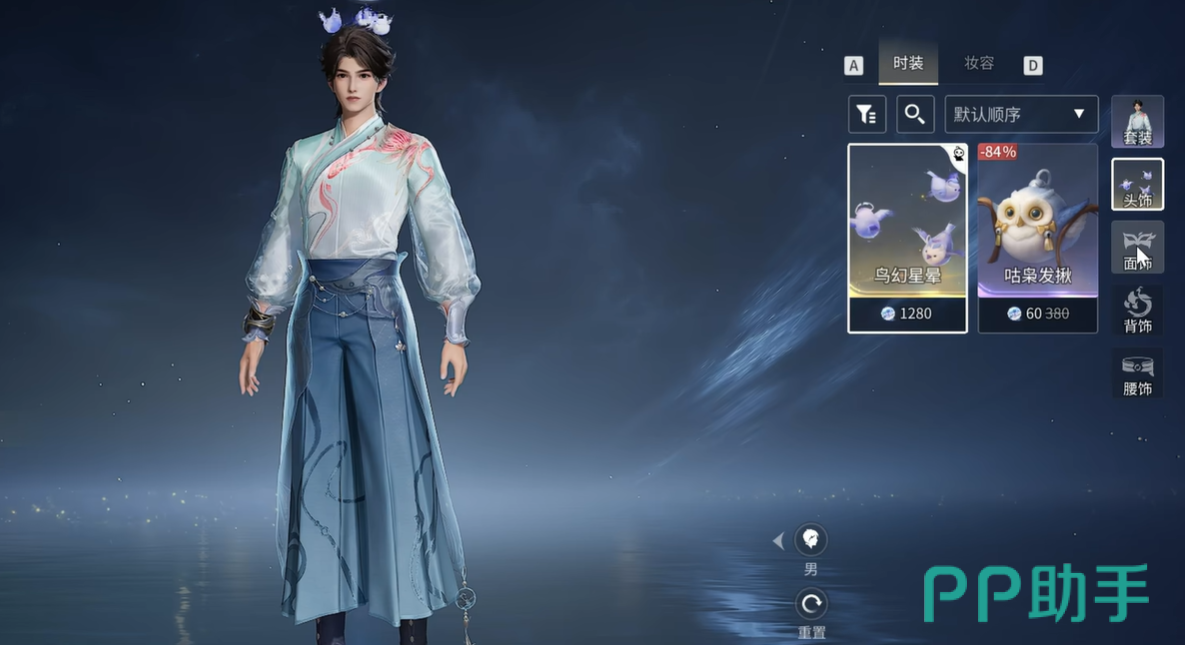Switch to the 妆容 tab
This screenshot has width=1185, height=645.
pos(979,63)
